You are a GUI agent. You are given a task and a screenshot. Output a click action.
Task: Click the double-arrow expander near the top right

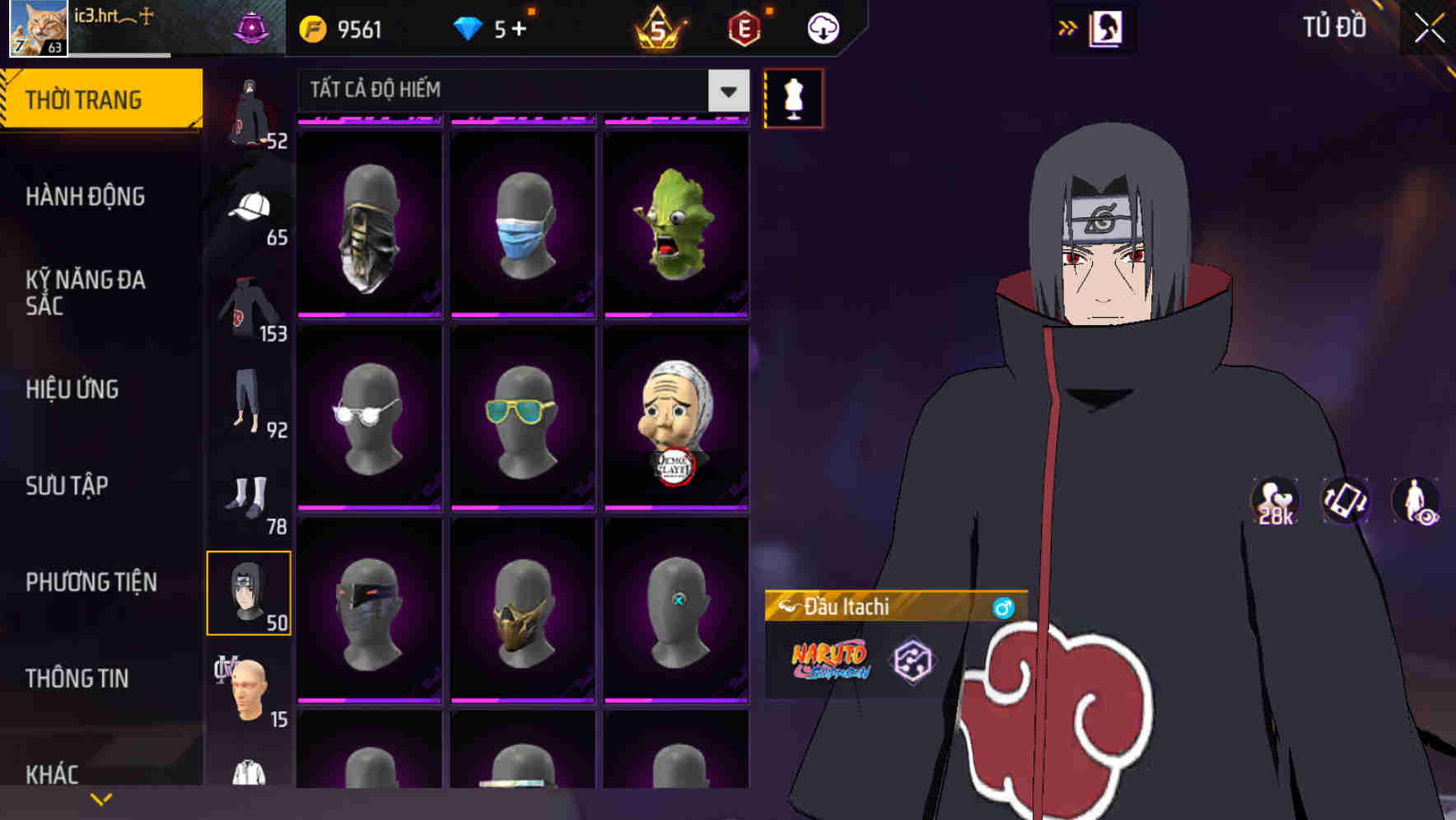tap(1068, 26)
